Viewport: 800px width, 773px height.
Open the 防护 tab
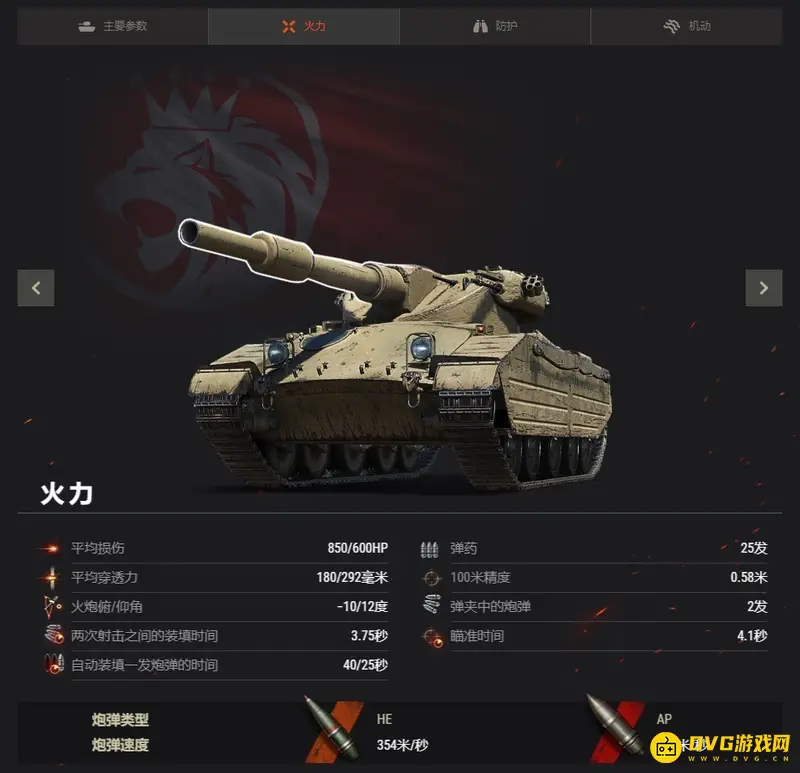tap(495, 26)
